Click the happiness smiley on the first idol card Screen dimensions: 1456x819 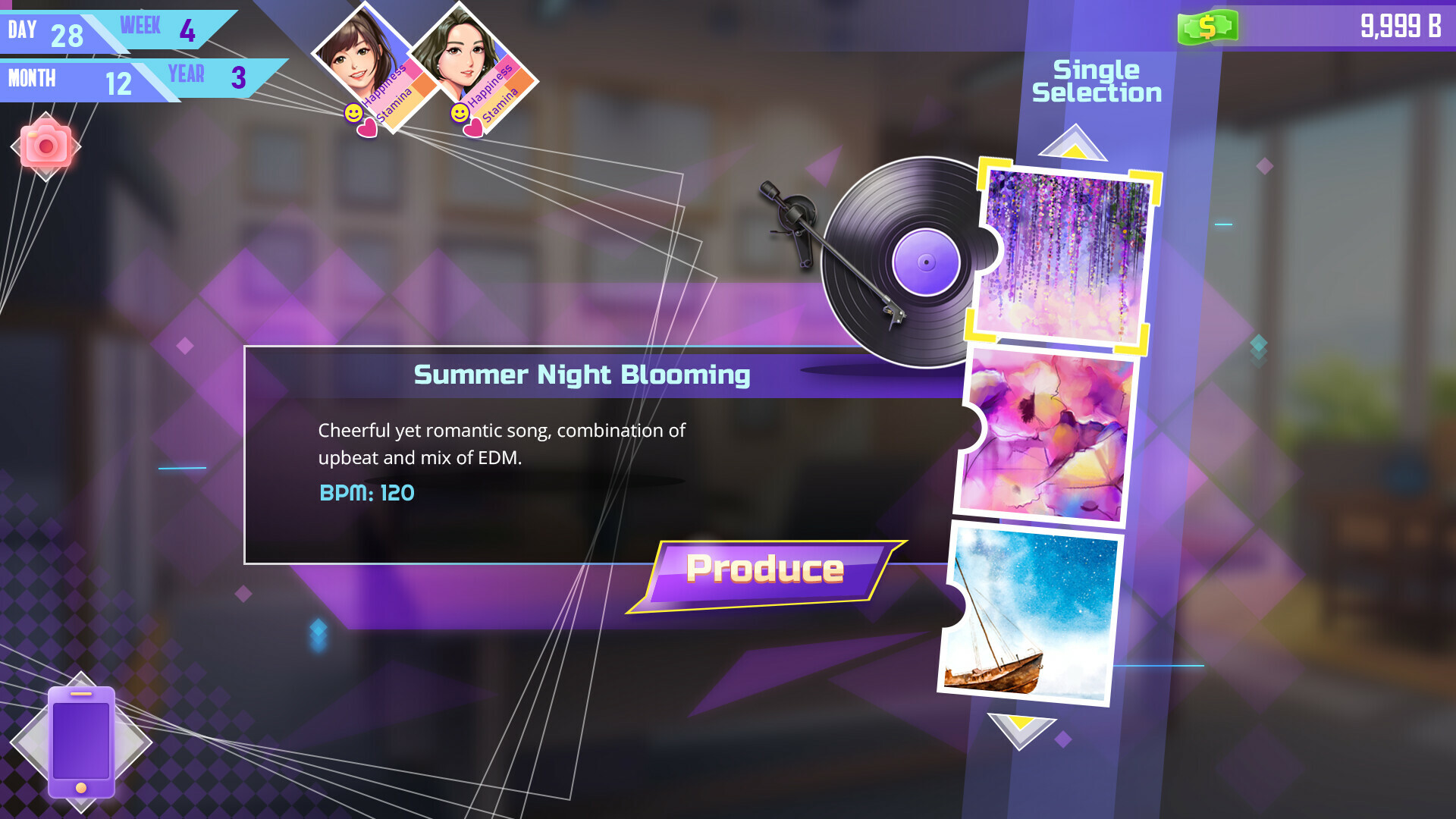click(x=353, y=111)
